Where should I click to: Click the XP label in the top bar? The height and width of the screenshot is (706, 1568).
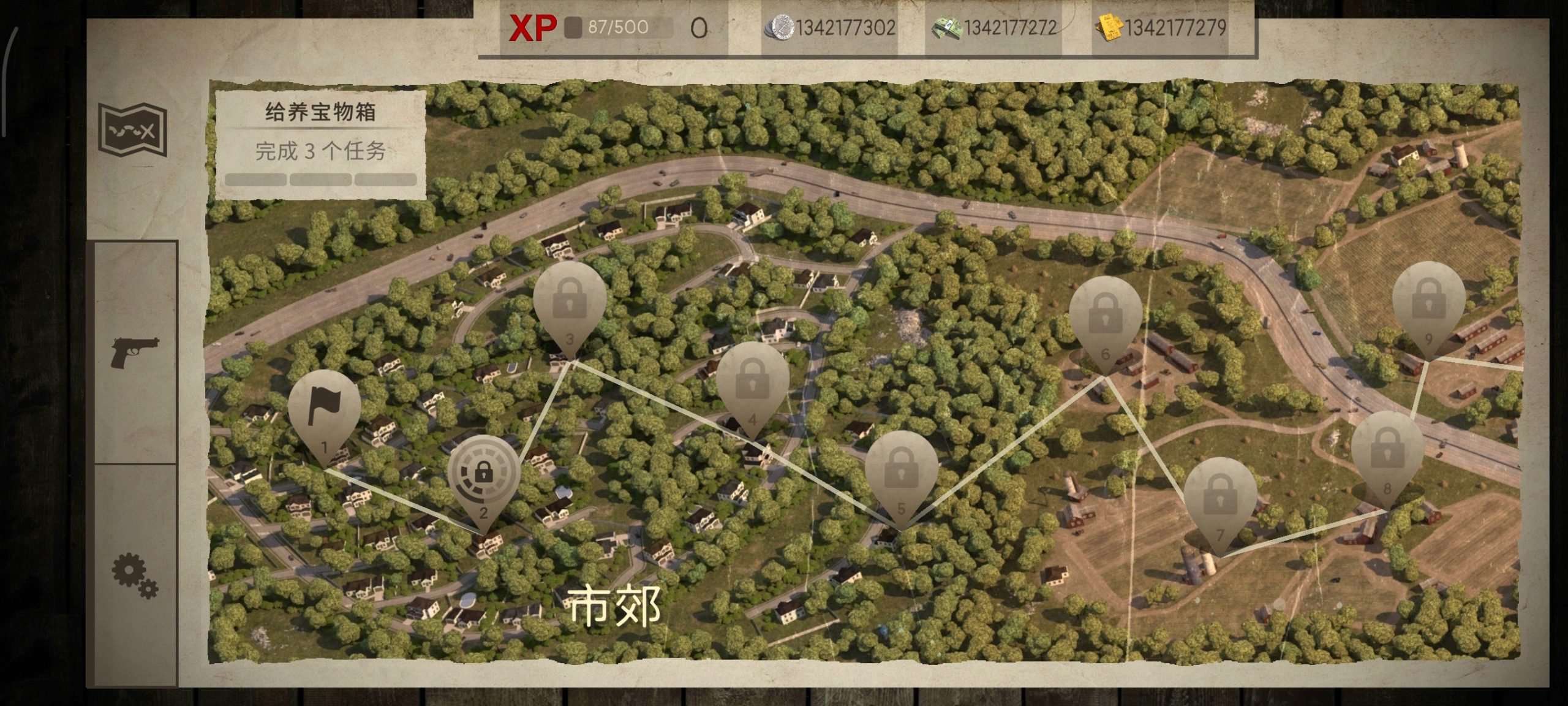pyautogui.click(x=533, y=28)
